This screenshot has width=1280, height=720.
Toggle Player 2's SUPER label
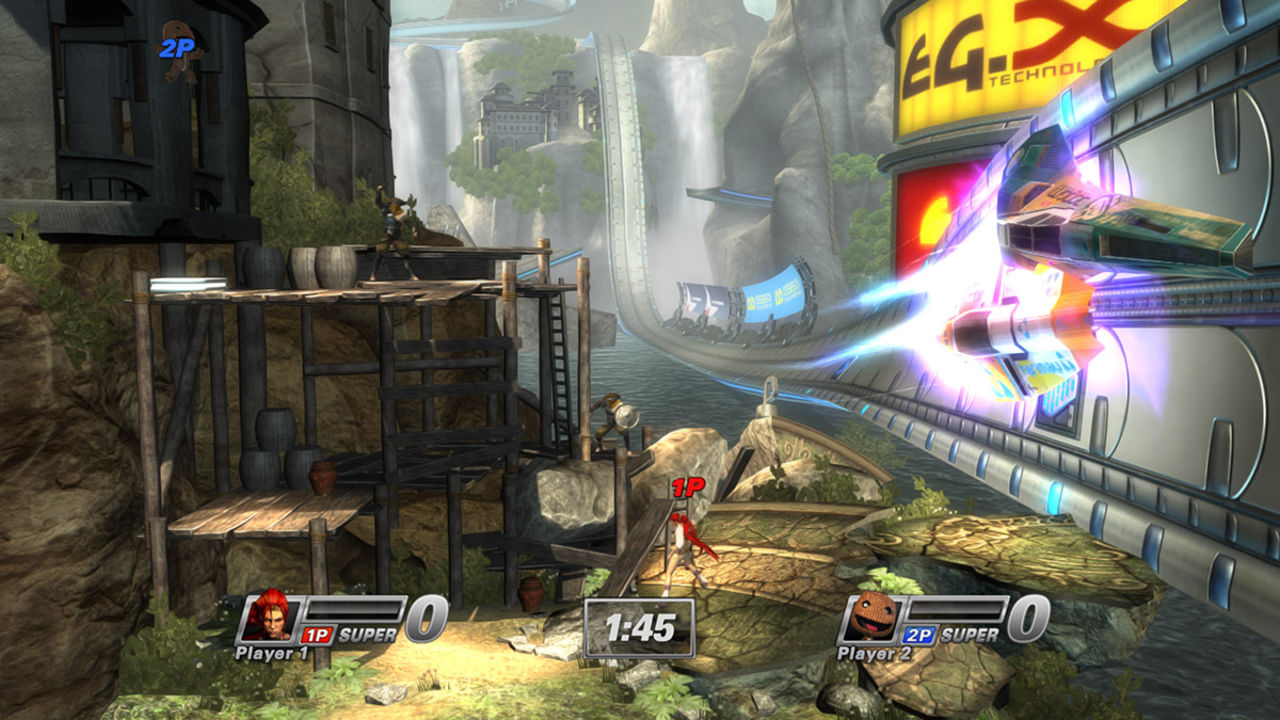coord(970,634)
